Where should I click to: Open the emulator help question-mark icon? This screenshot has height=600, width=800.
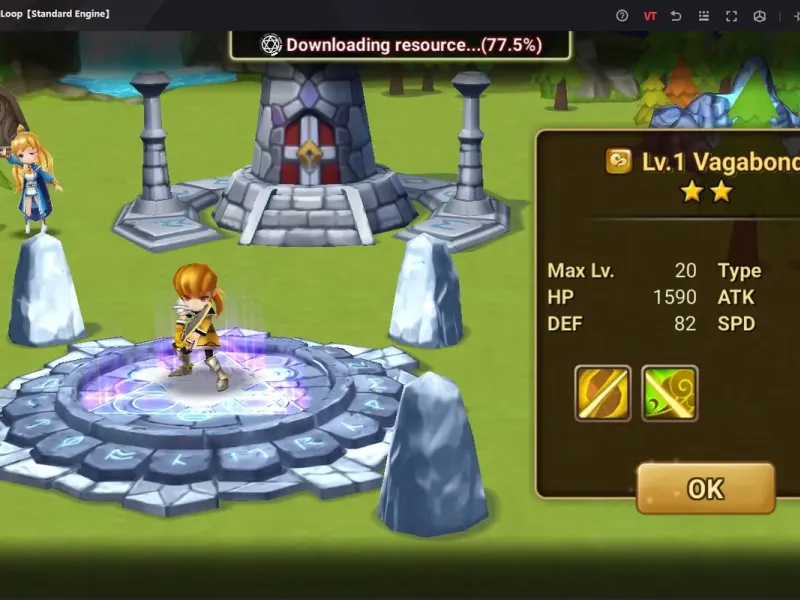click(x=622, y=15)
